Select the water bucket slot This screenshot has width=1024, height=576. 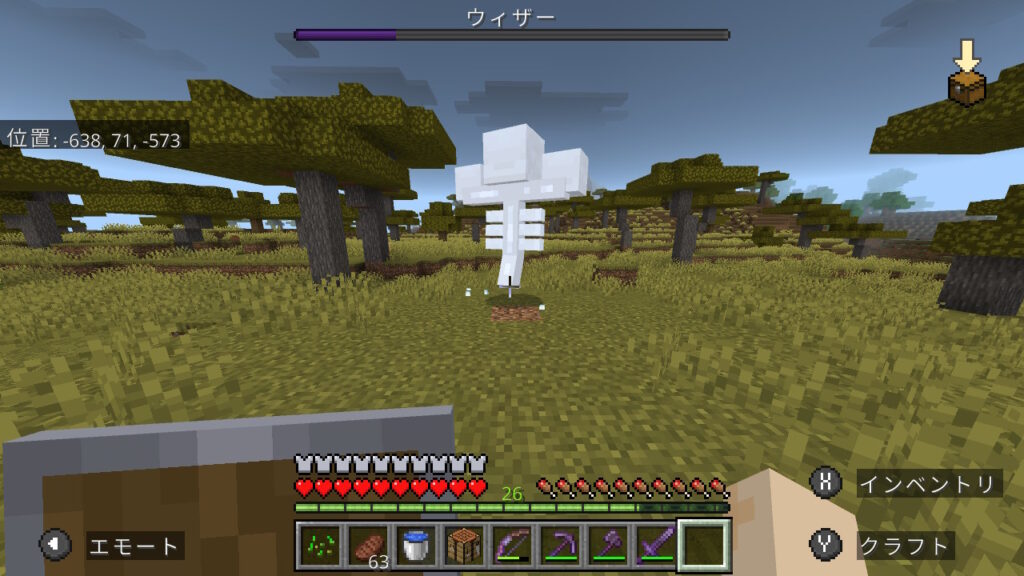[414, 545]
